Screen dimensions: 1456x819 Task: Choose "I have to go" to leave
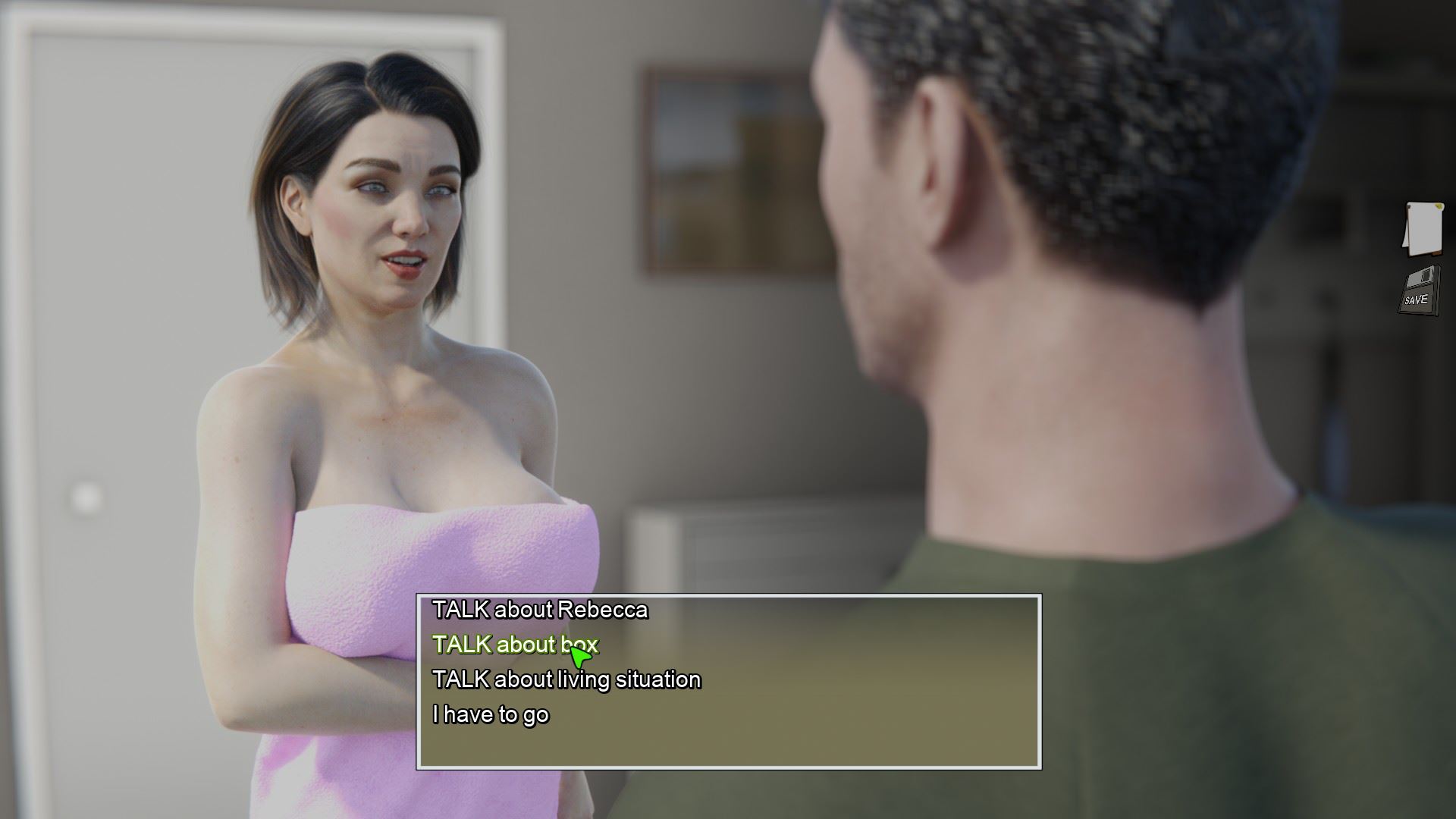click(x=493, y=714)
